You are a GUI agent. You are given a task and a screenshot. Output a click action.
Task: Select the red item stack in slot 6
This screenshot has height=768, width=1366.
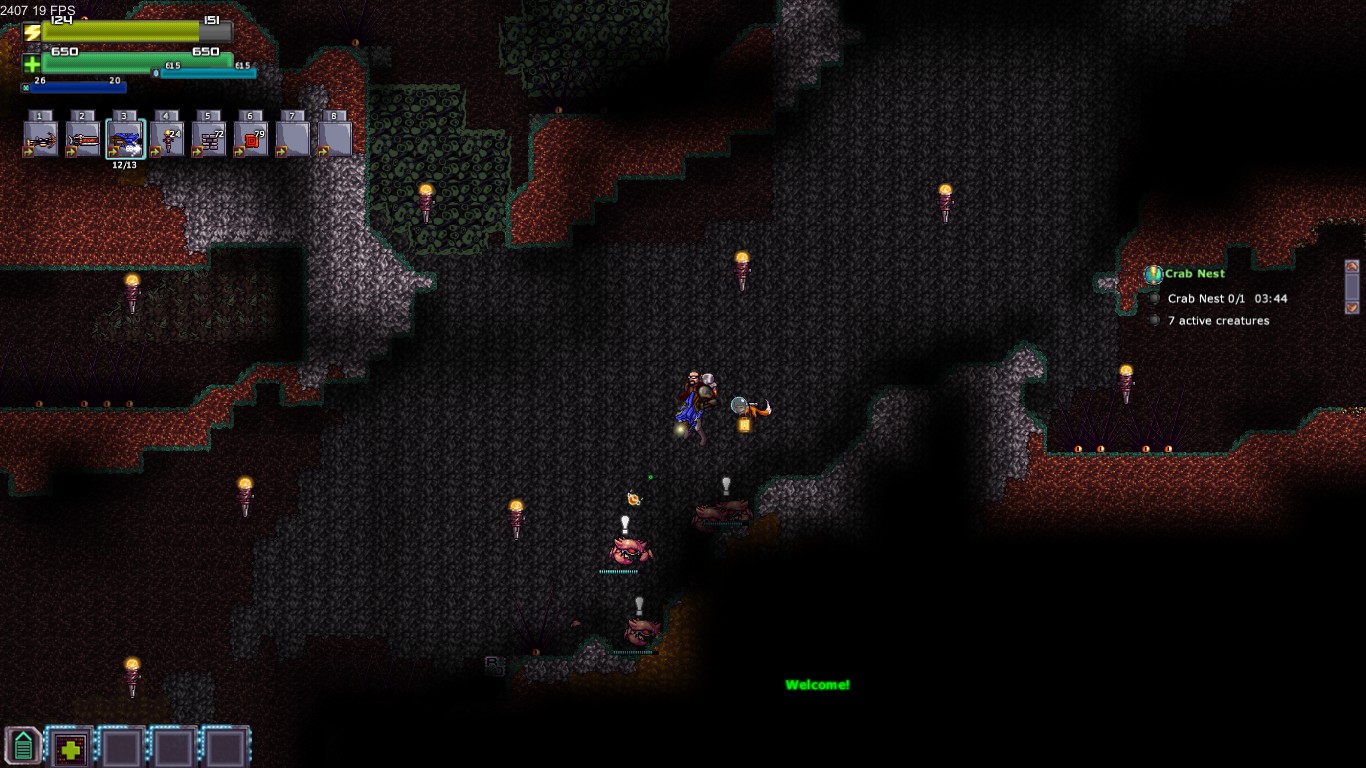(251, 140)
